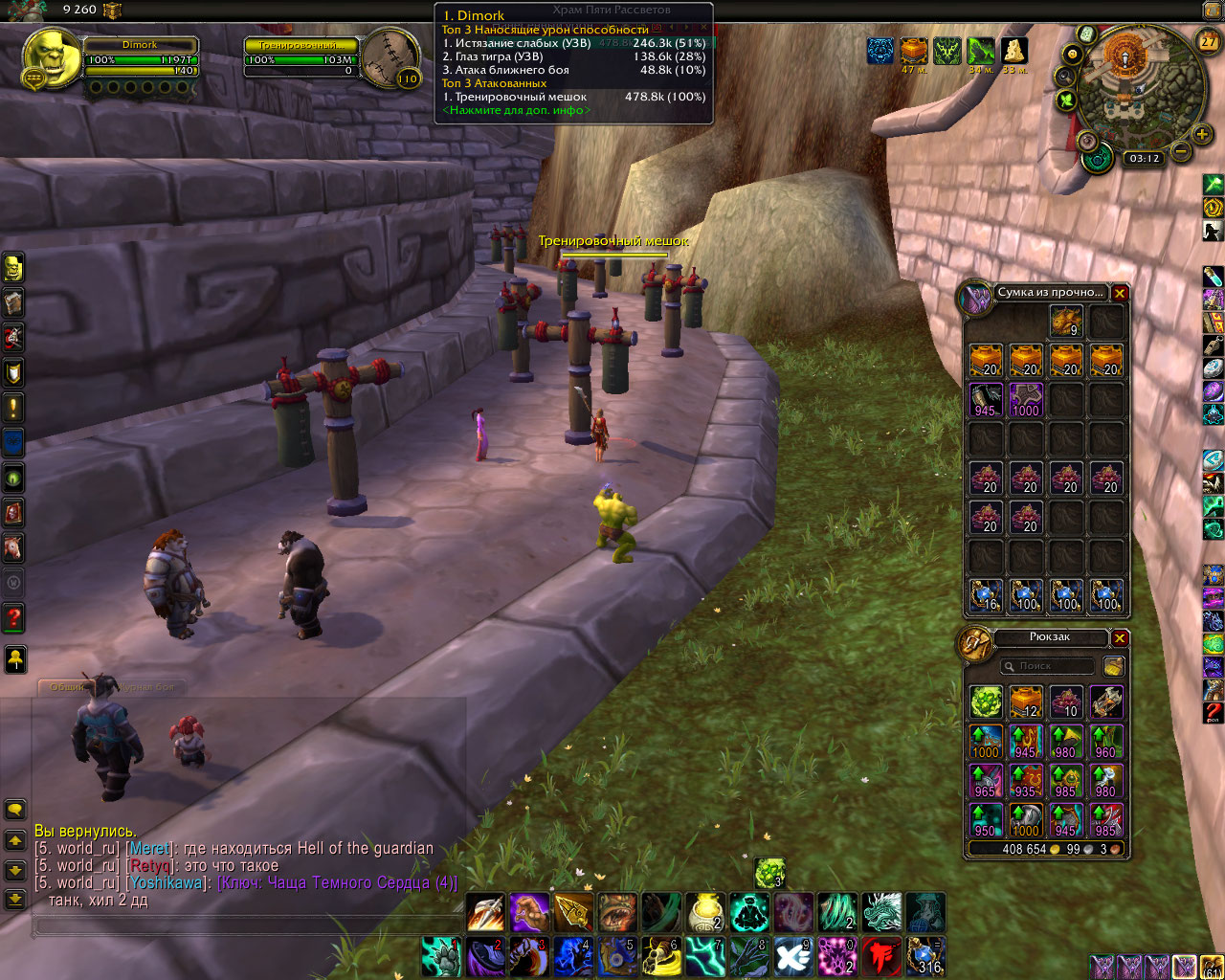Use the blue potion with 316 charges

pyautogui.click(x=925, y=956)
